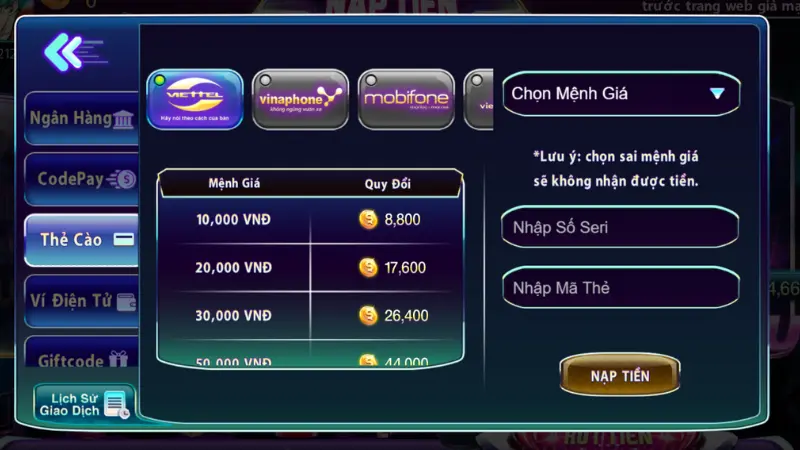Viewport: 800px width, 450px height.
Task: Switch to the CodePay tab
Action: (82, 180)
